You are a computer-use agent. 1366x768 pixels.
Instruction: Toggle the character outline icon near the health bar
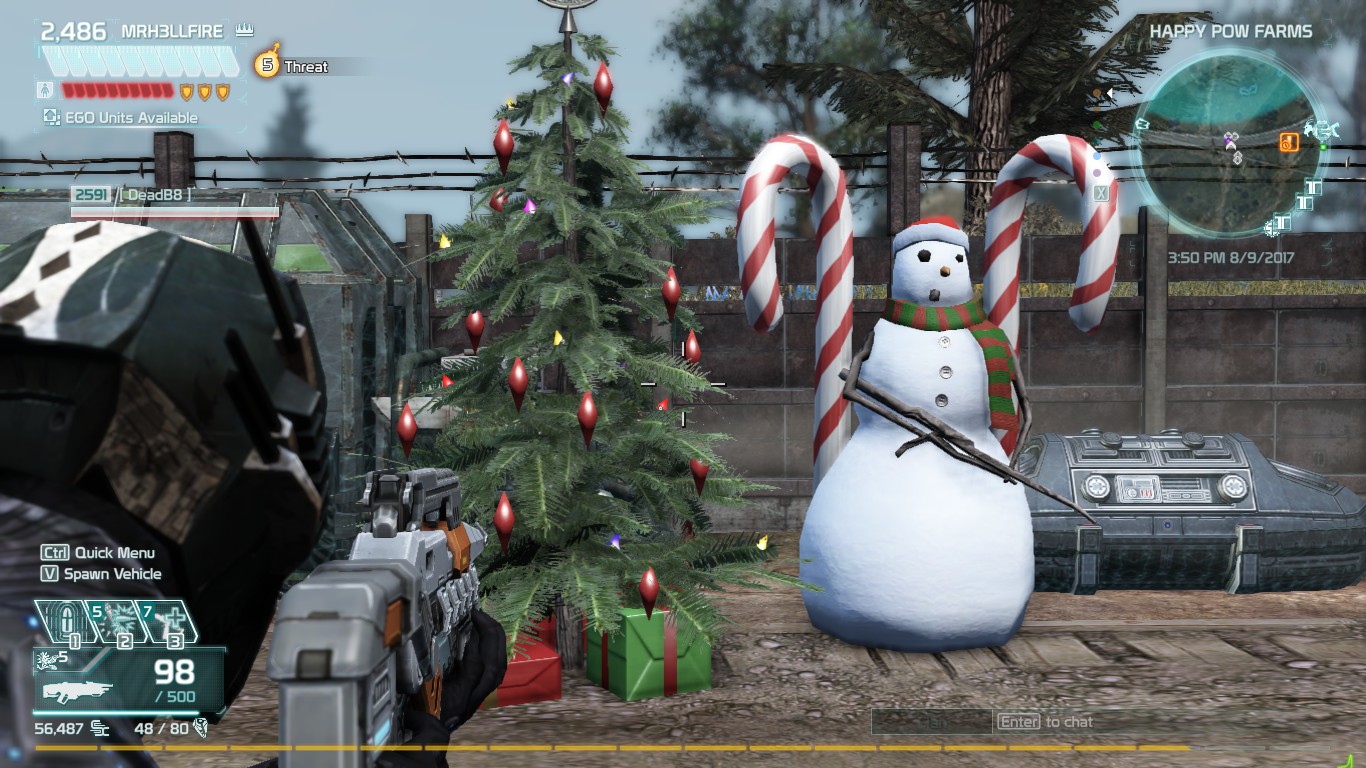coord(44,90)
